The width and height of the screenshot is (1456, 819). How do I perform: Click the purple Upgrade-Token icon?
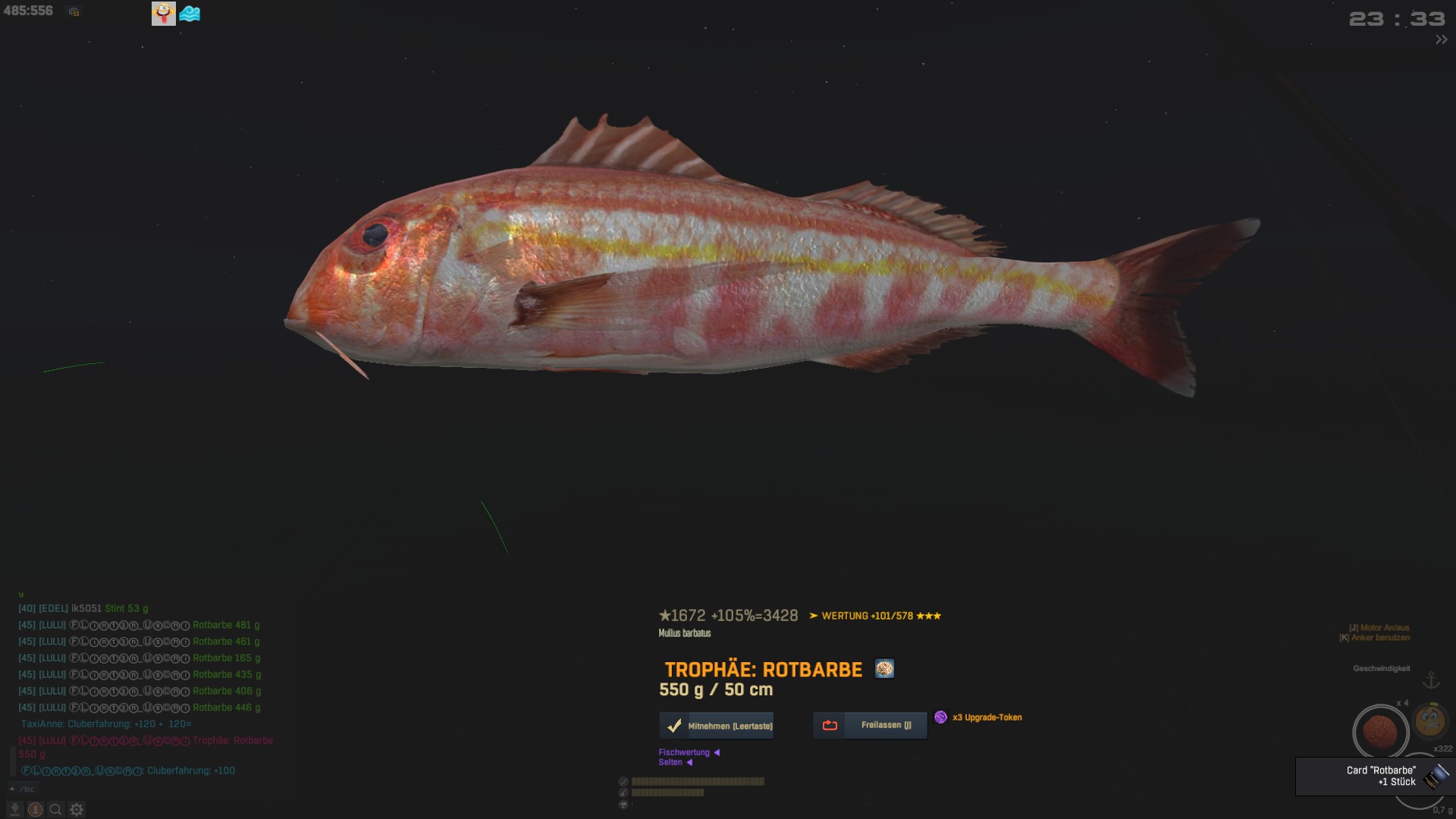940,717
